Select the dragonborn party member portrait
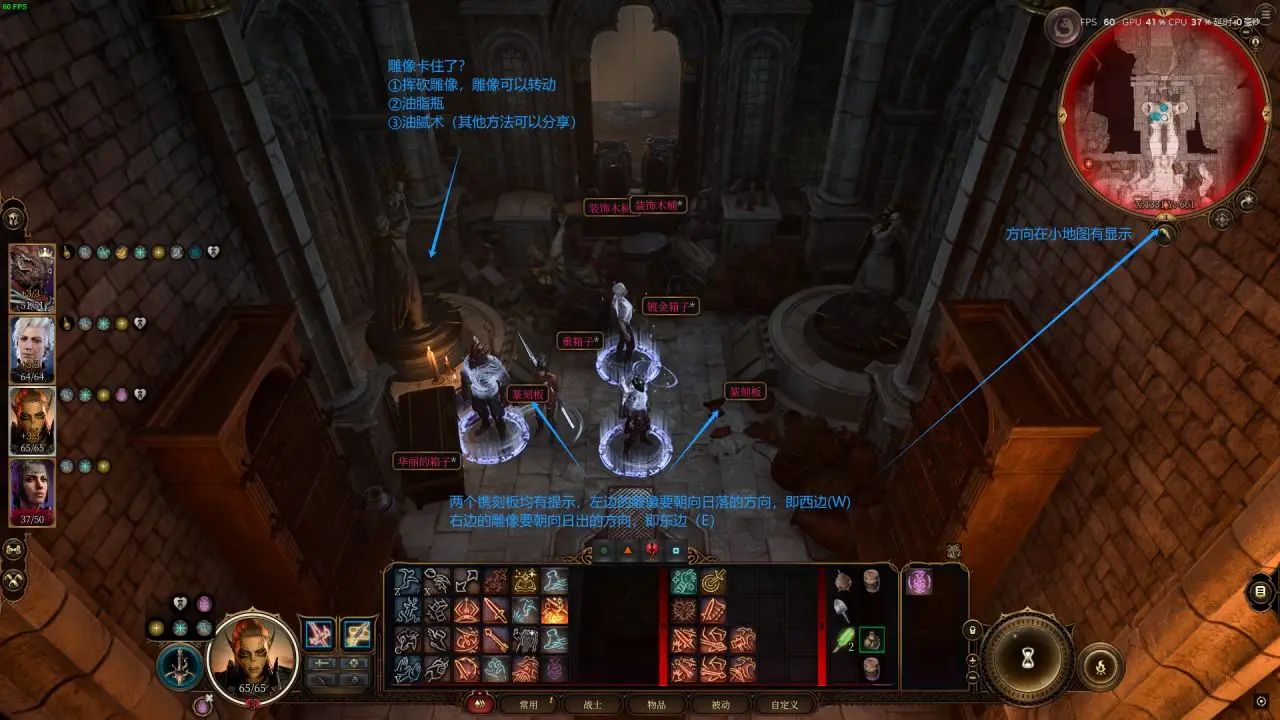Image resolution: width=1280 pixels, height=720 pixels. [x=32, y=278]
